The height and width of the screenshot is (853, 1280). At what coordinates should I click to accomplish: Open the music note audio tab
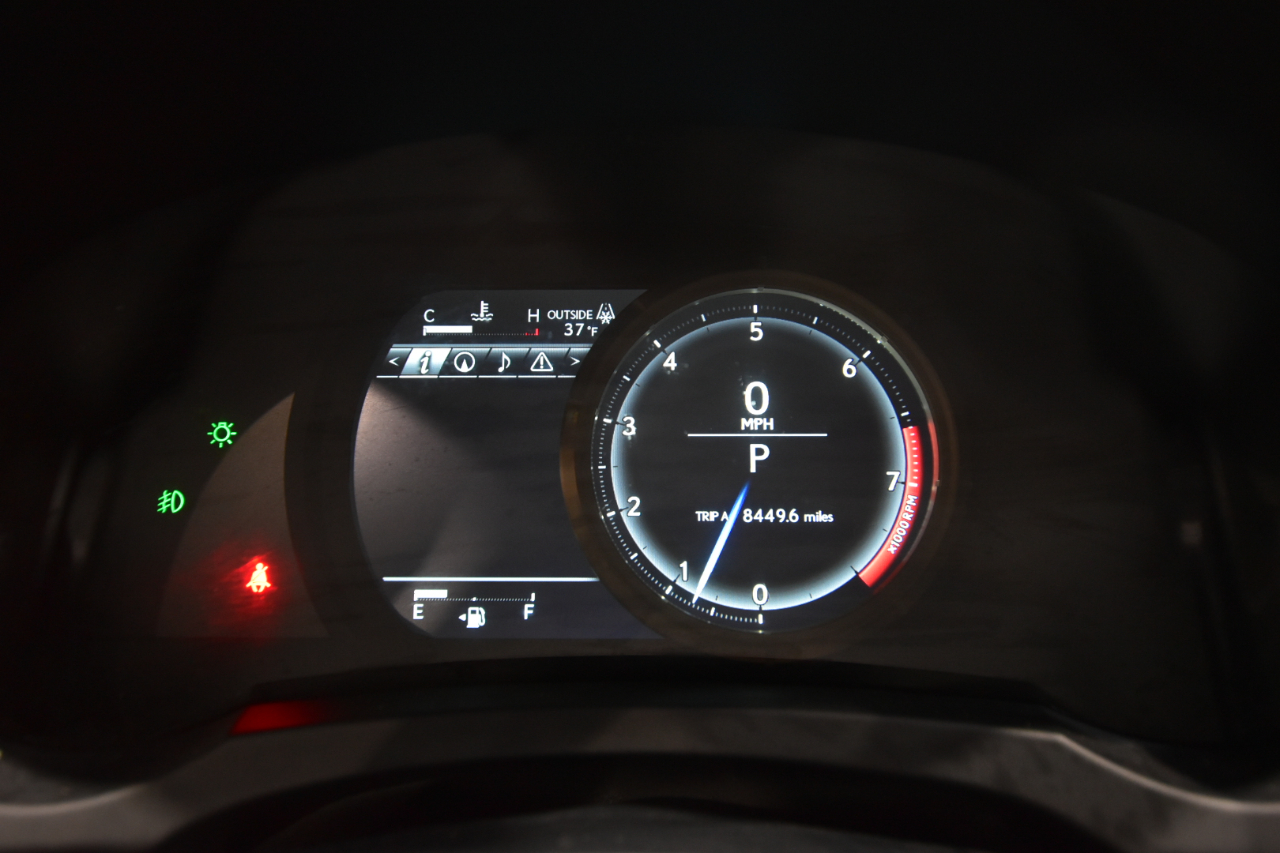503,362
